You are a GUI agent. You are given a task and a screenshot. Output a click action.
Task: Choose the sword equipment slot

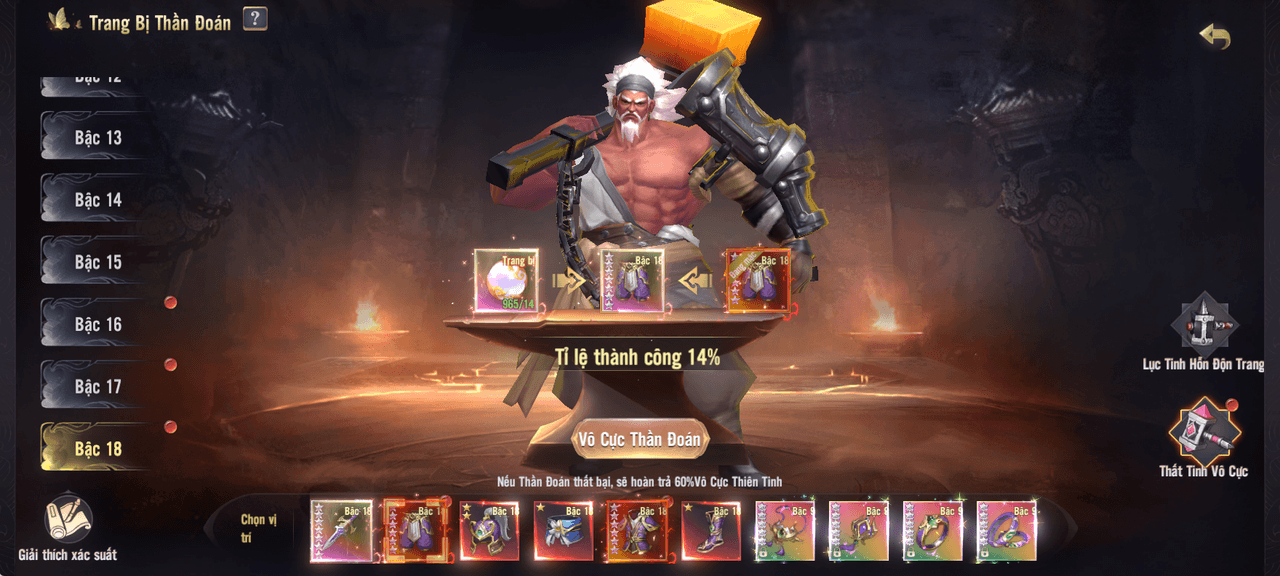click(x=341, y=531)
